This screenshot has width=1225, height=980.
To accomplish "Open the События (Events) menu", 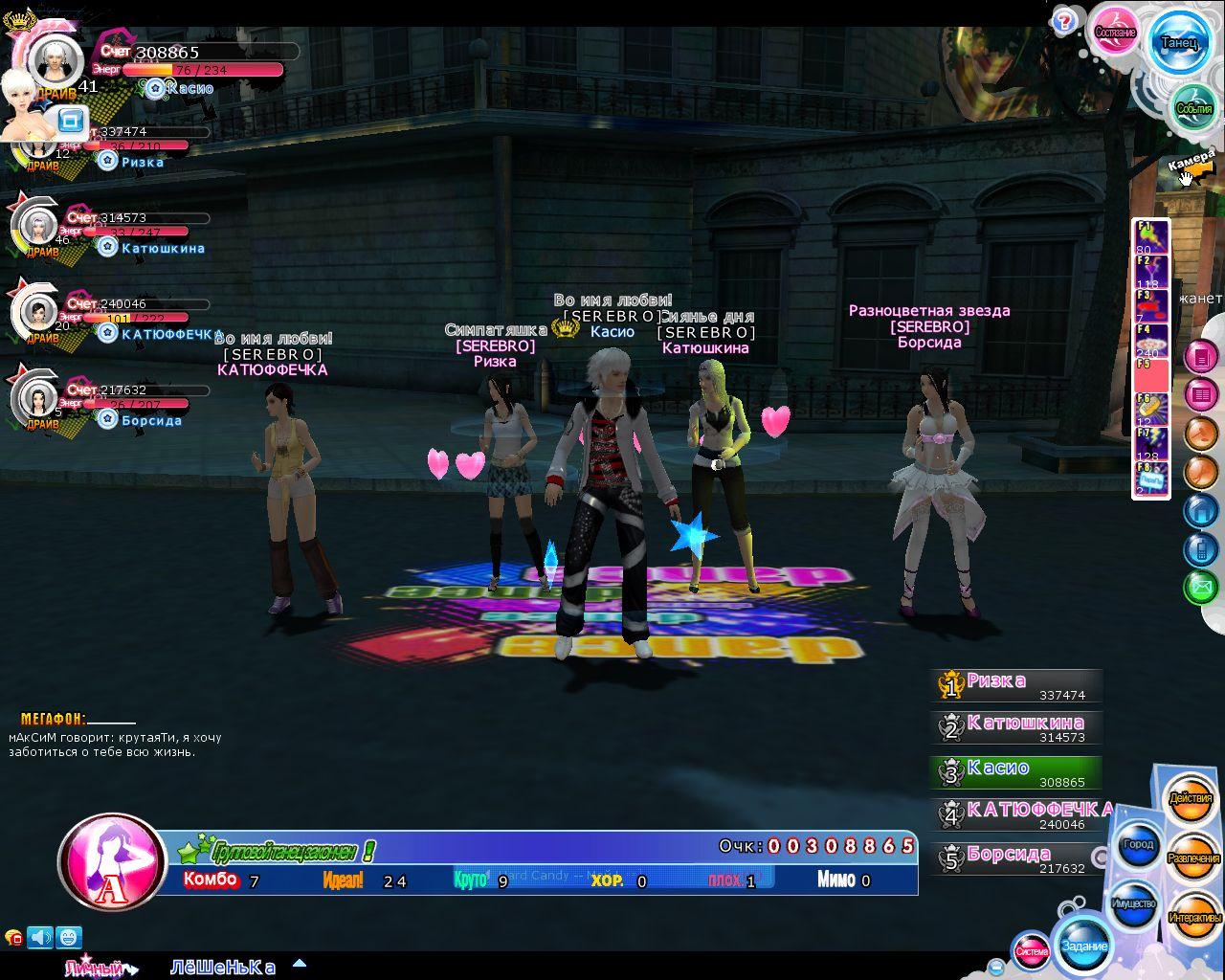I will tap(1192, 107).
